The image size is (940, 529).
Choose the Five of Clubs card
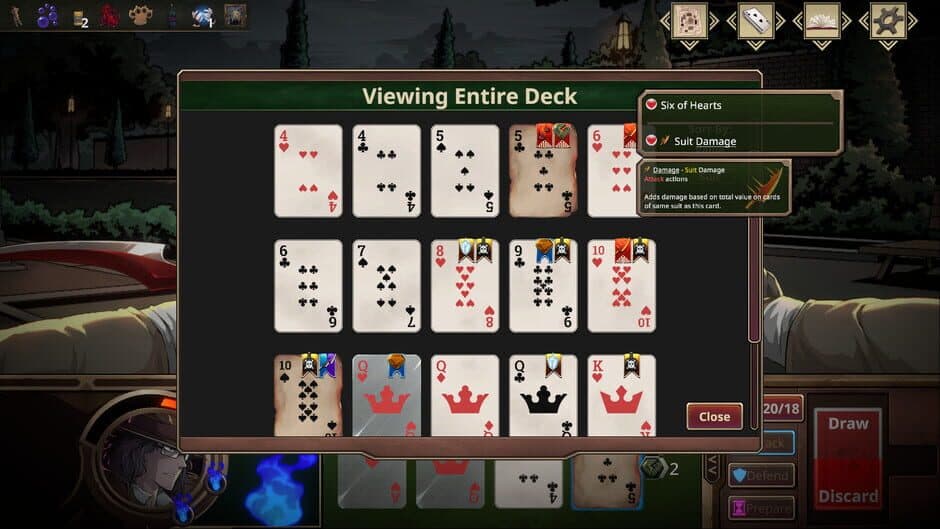click(x=543, y=170)
